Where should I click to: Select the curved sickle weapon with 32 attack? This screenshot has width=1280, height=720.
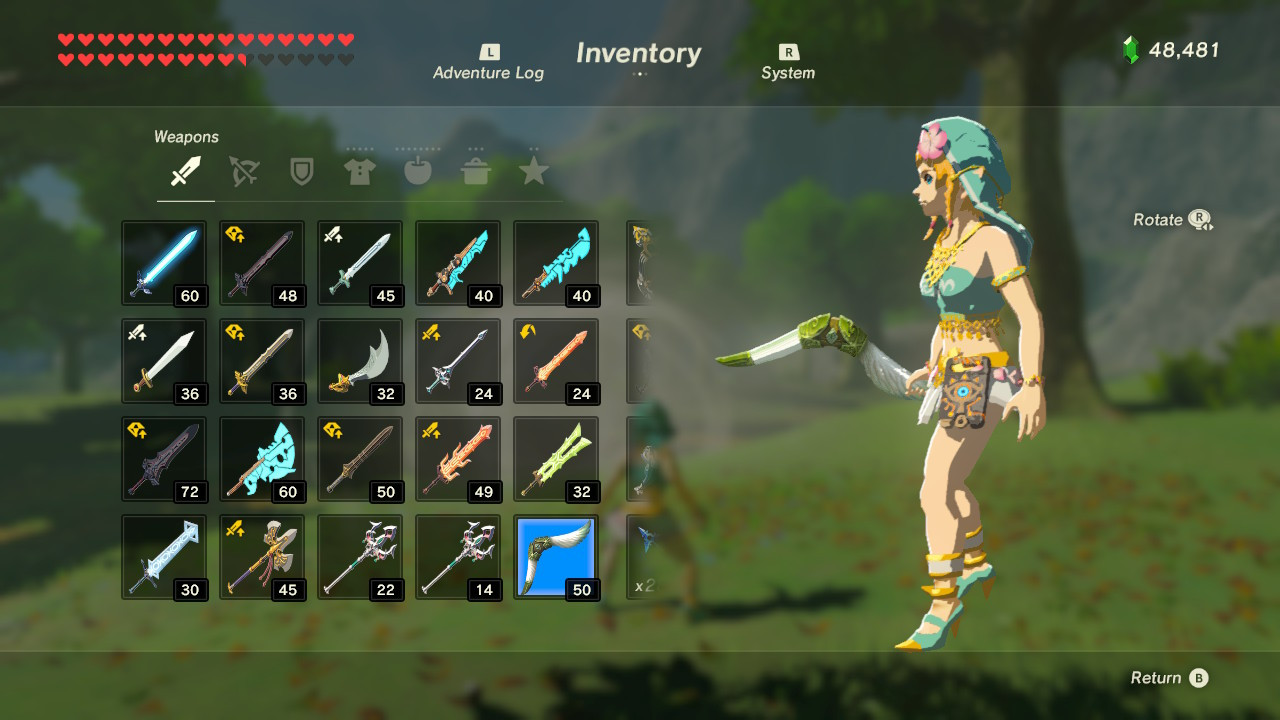click(360, 361)
